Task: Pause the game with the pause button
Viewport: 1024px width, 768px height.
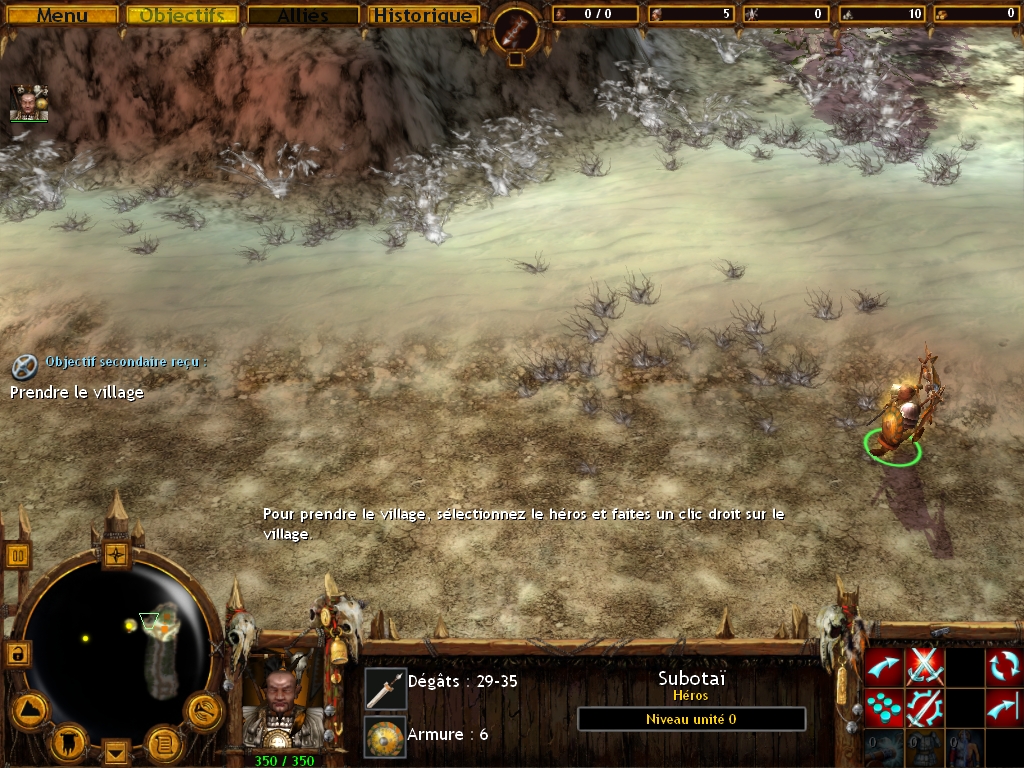Action: 18,555
